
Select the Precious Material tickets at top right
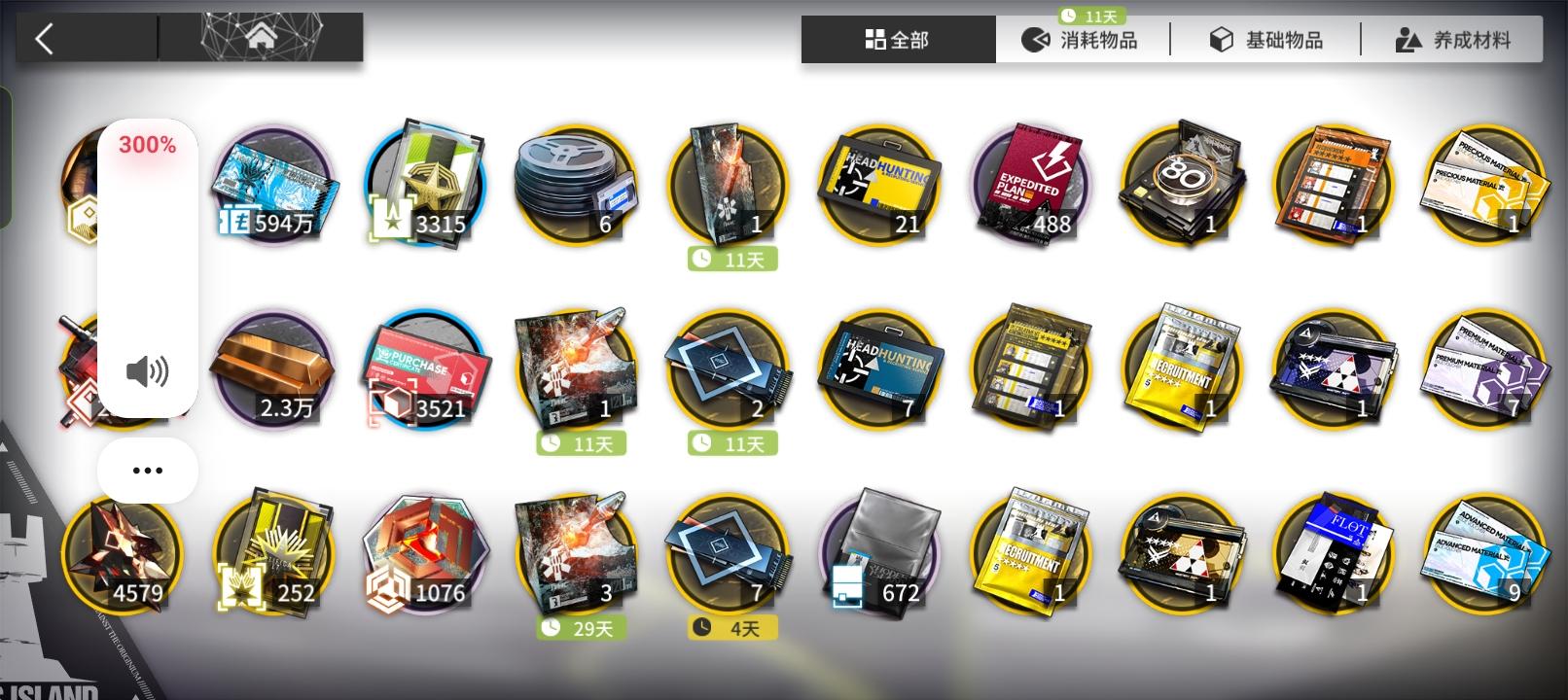point(1483,185)
